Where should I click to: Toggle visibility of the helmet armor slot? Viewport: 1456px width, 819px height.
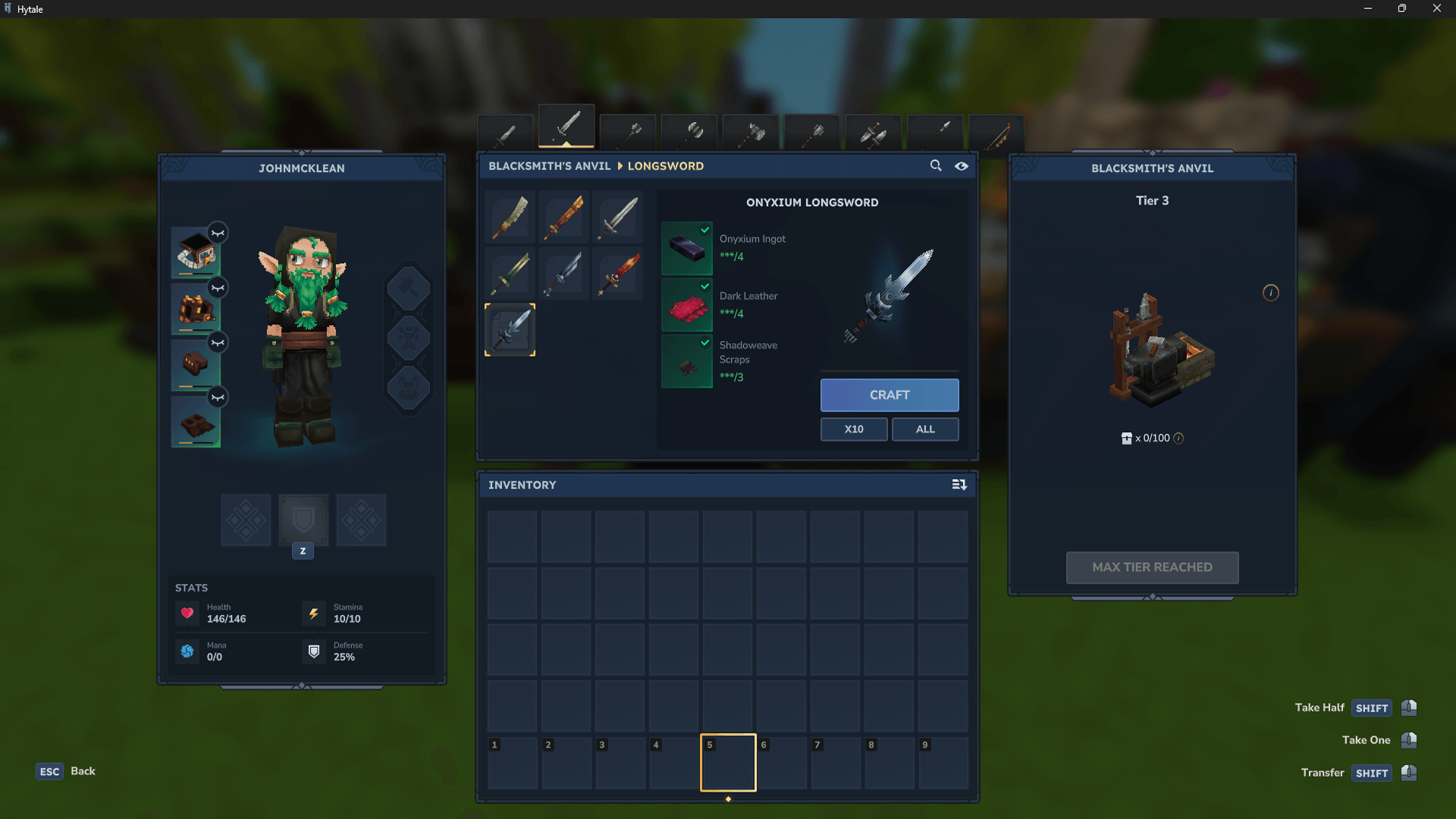click(x=218, y=233)
